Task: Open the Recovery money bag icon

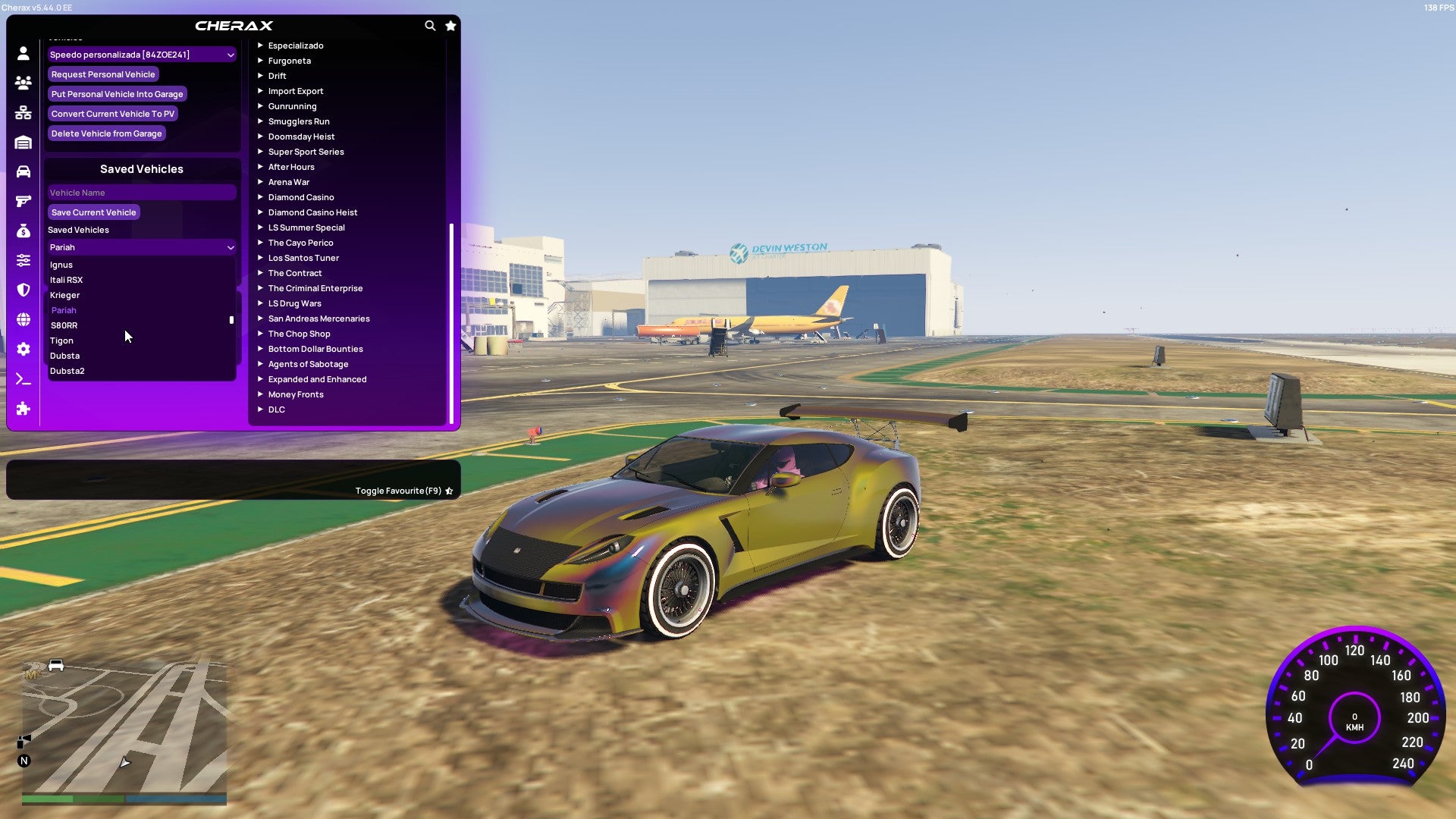Action: [x=23, y=230]
